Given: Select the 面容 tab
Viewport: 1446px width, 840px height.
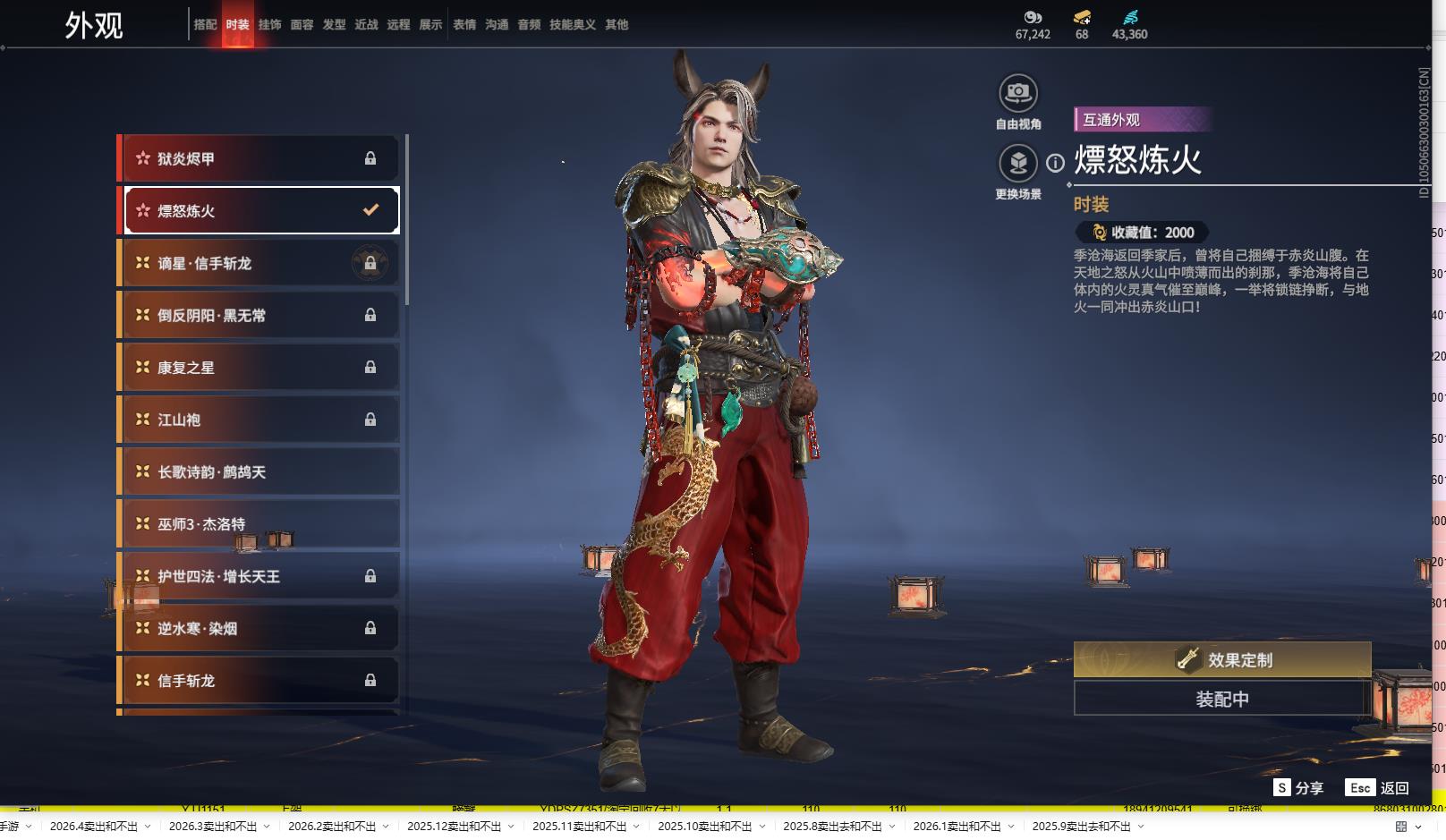Looking at the screenshot, I should coord(302,25).
